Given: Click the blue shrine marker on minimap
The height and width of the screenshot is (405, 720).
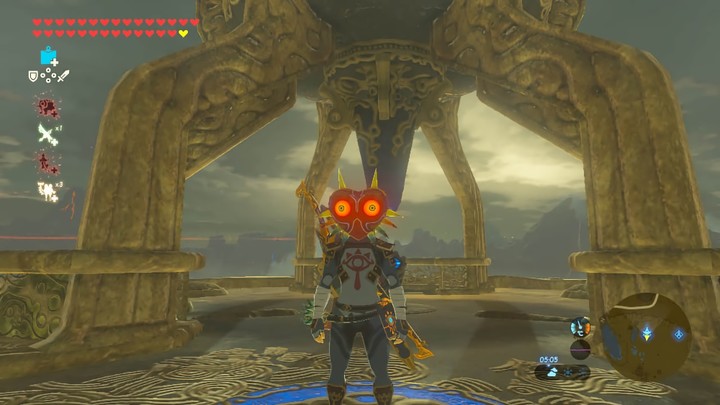Looking at the screenshot, I should coord(678,333).
